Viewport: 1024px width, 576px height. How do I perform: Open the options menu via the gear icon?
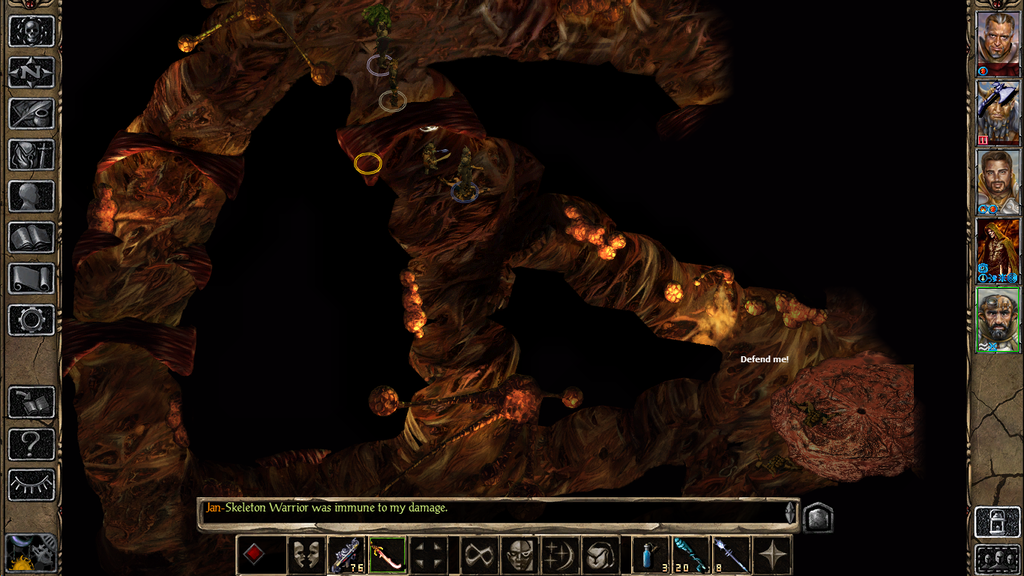31,320
